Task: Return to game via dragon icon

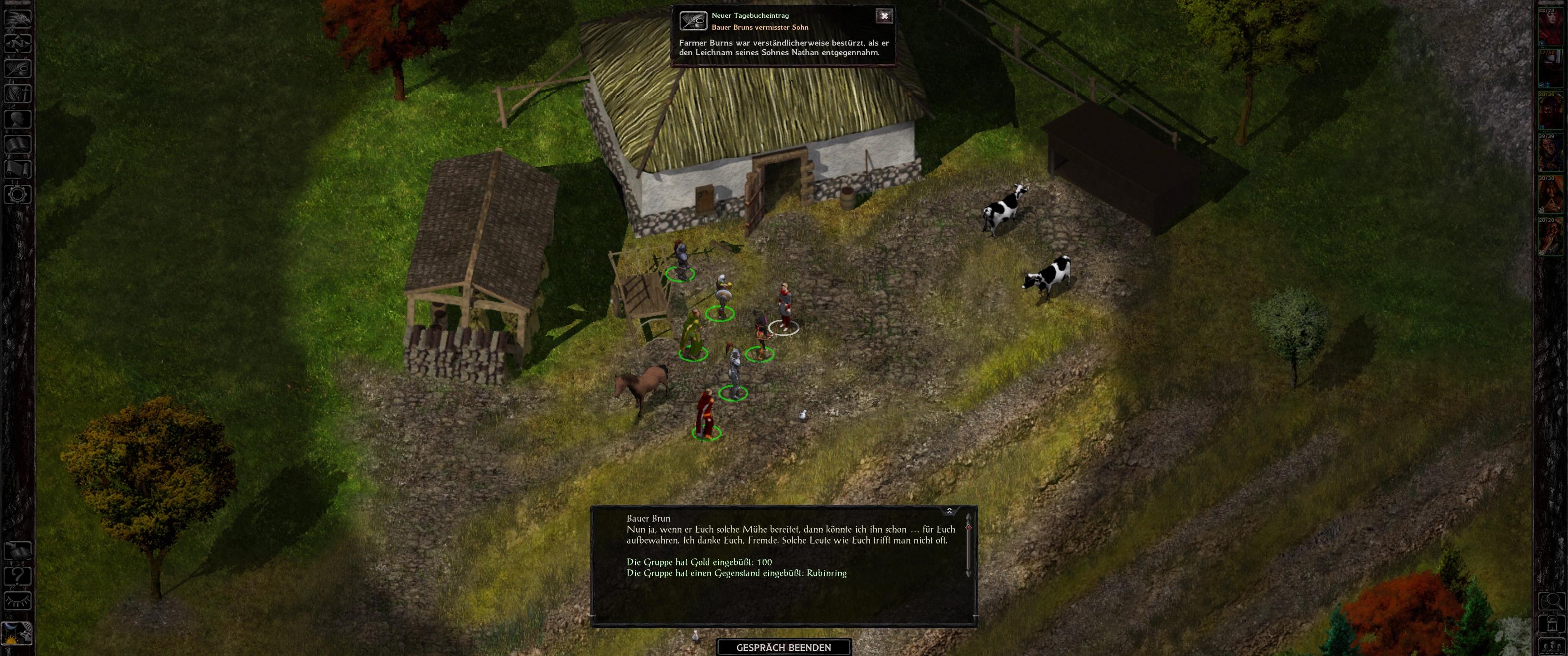Action: coord(18,18)
